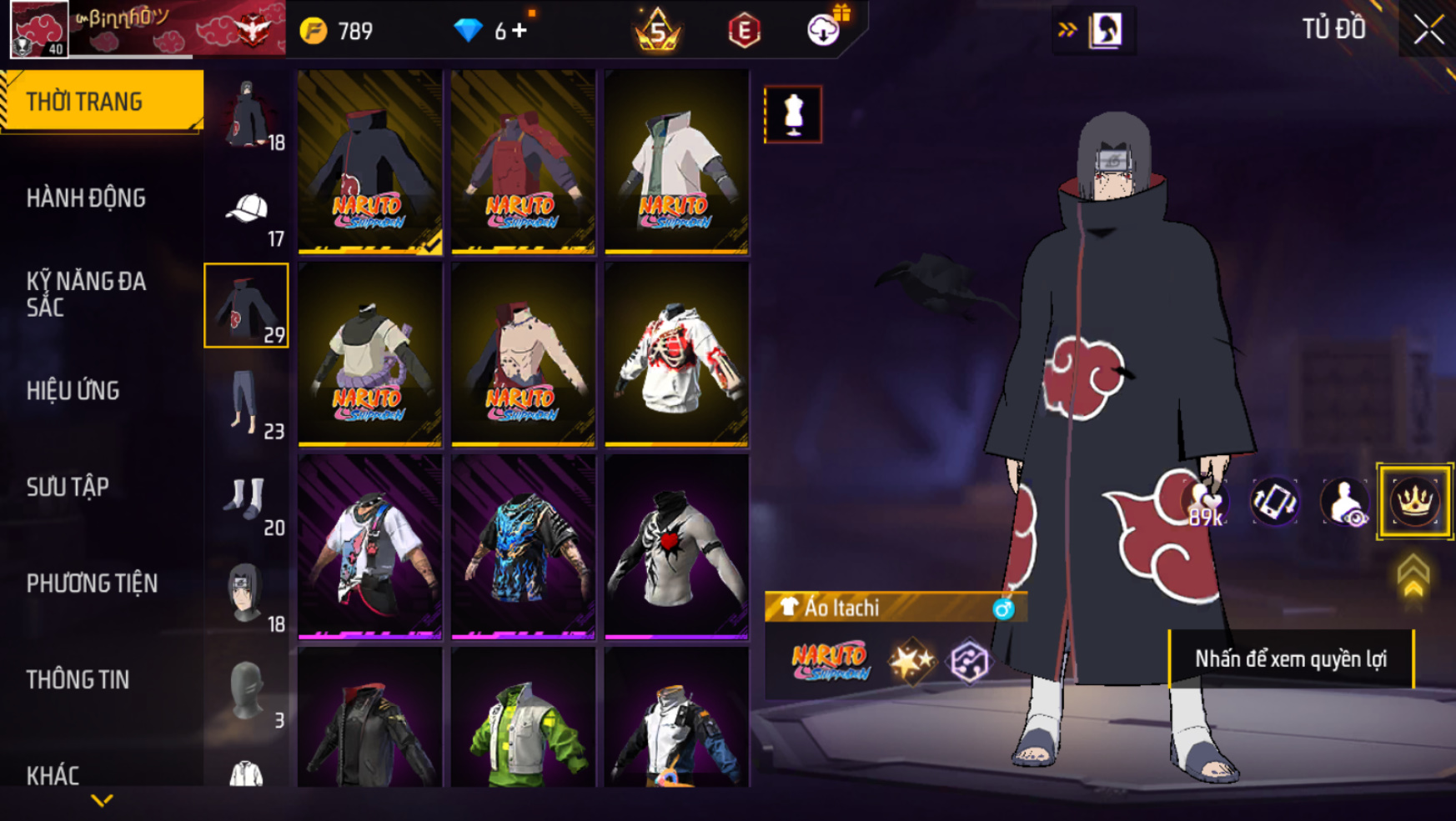Click the gold crown icon button

click(x=1414, y=502)
